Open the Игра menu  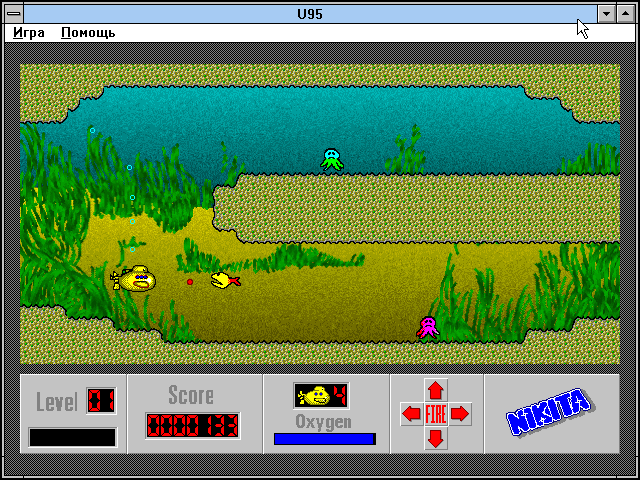point(29,32)
